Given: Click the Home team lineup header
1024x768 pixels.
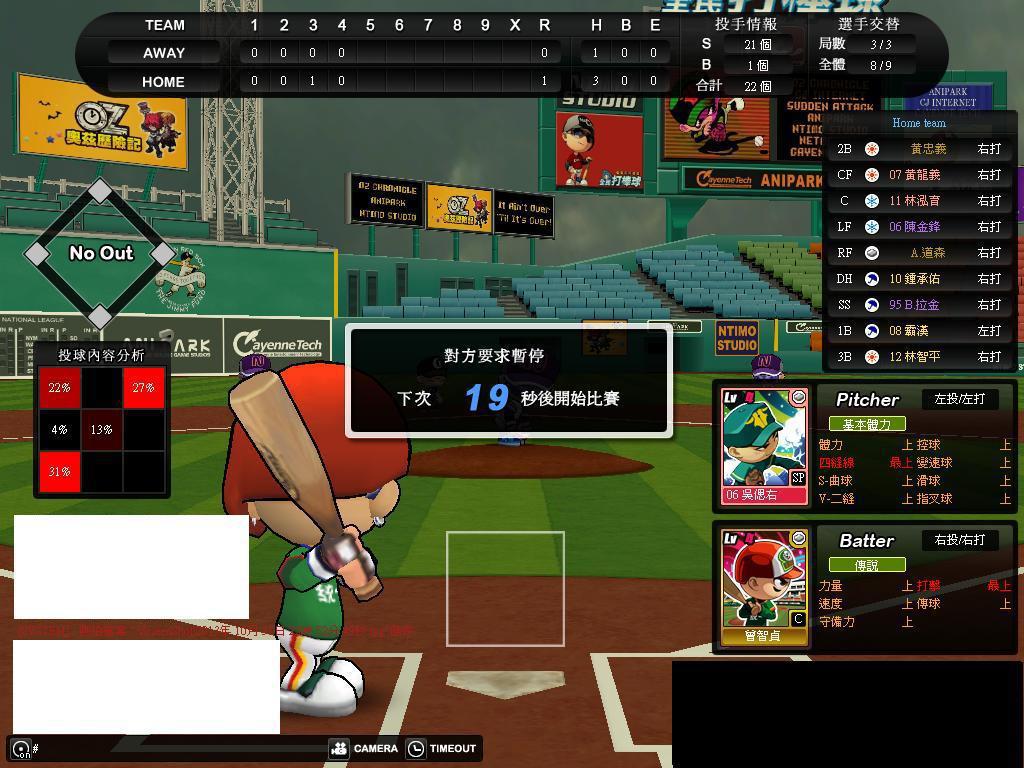Looking at the screenshot, I should pos(919,123).
